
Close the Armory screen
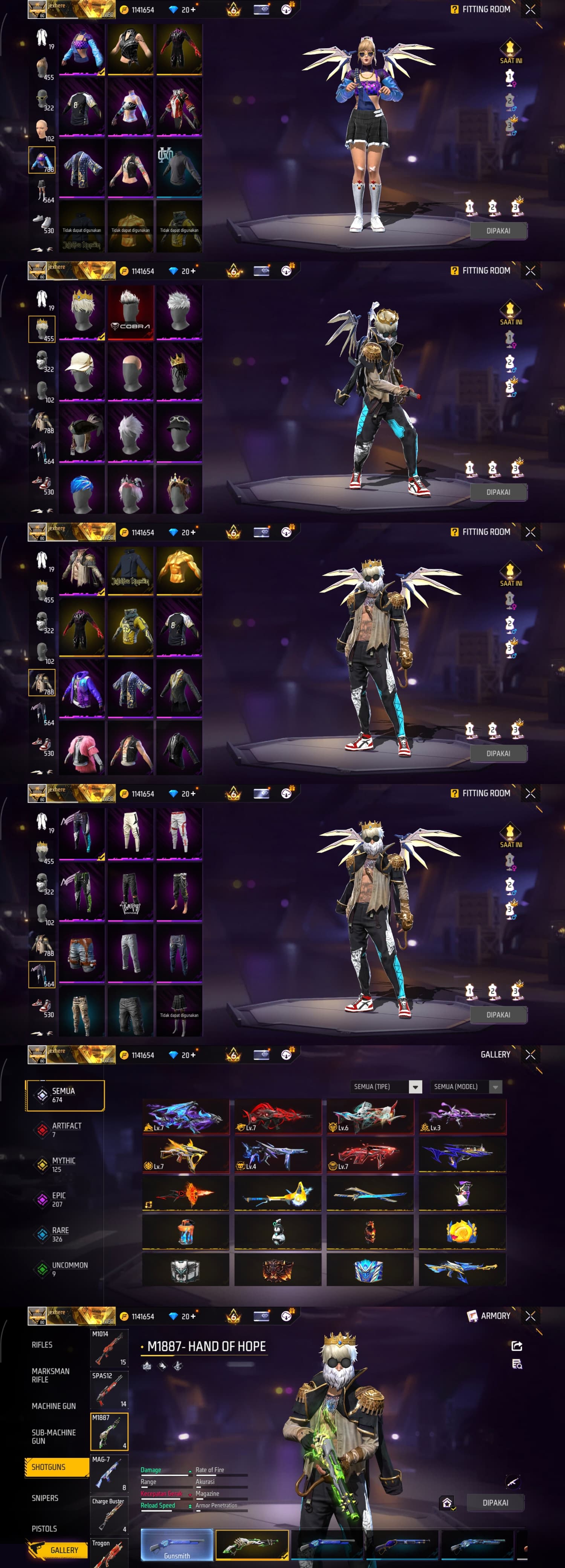point(530,1315)
